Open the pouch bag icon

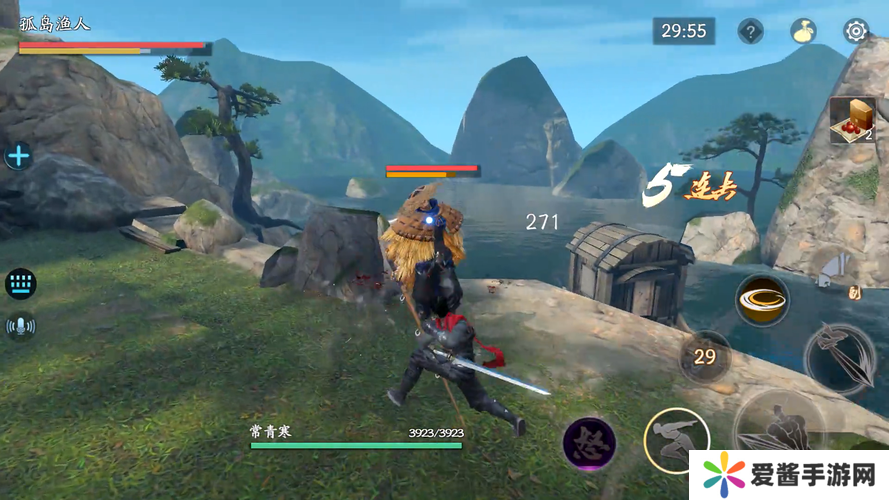click(802, 31)
